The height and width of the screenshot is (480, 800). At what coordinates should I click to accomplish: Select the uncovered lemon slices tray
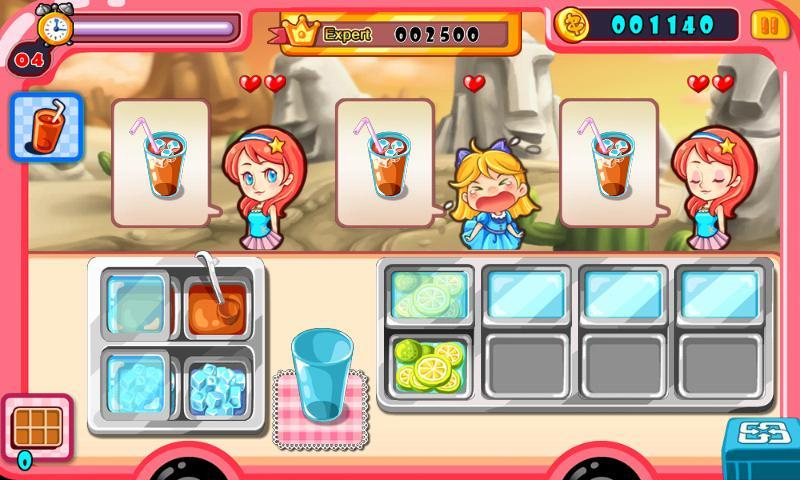428,365
